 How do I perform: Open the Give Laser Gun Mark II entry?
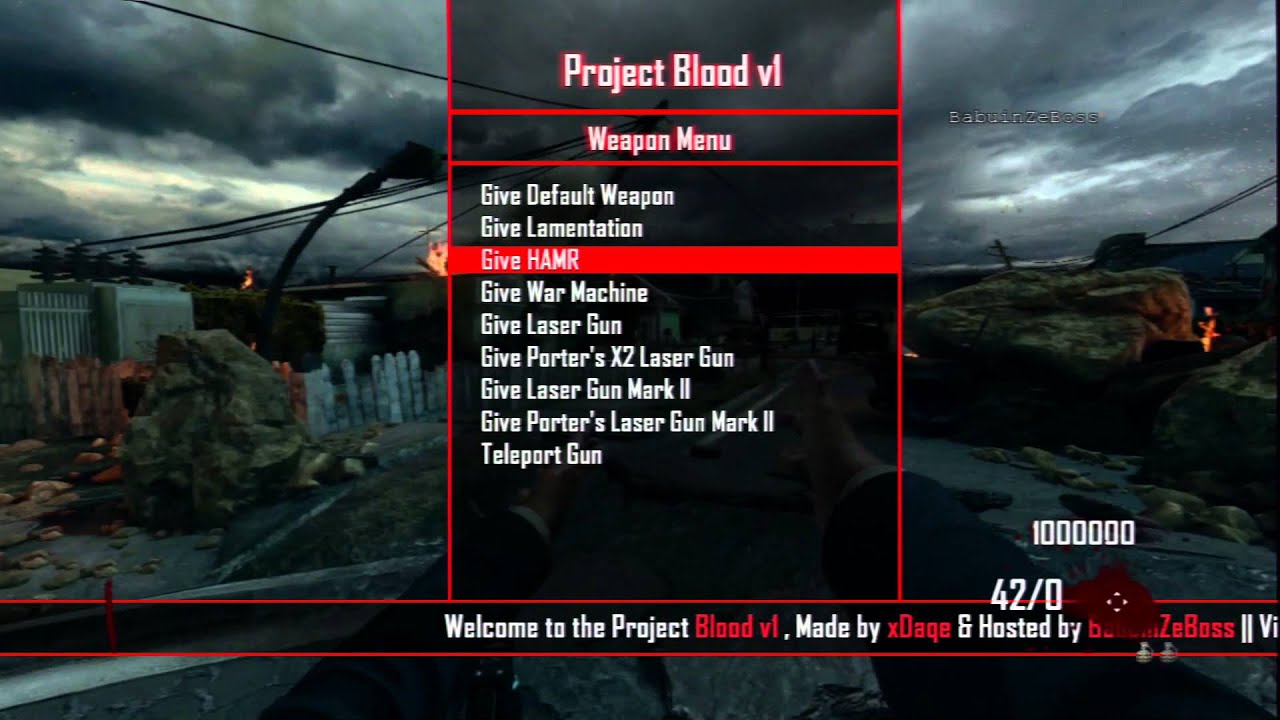(x=584, y=390)
